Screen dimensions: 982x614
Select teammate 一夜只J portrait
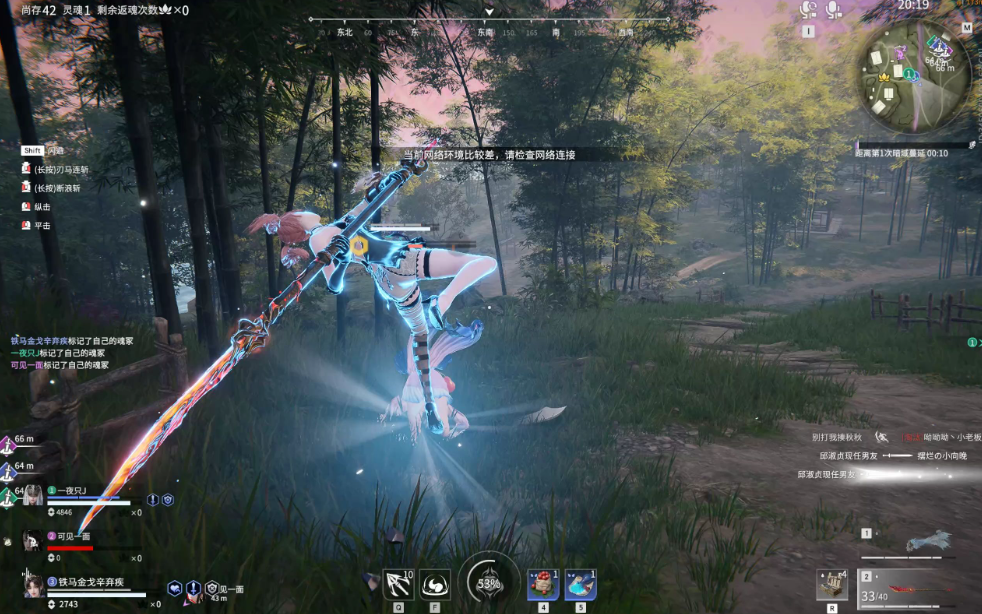(33, 494)
